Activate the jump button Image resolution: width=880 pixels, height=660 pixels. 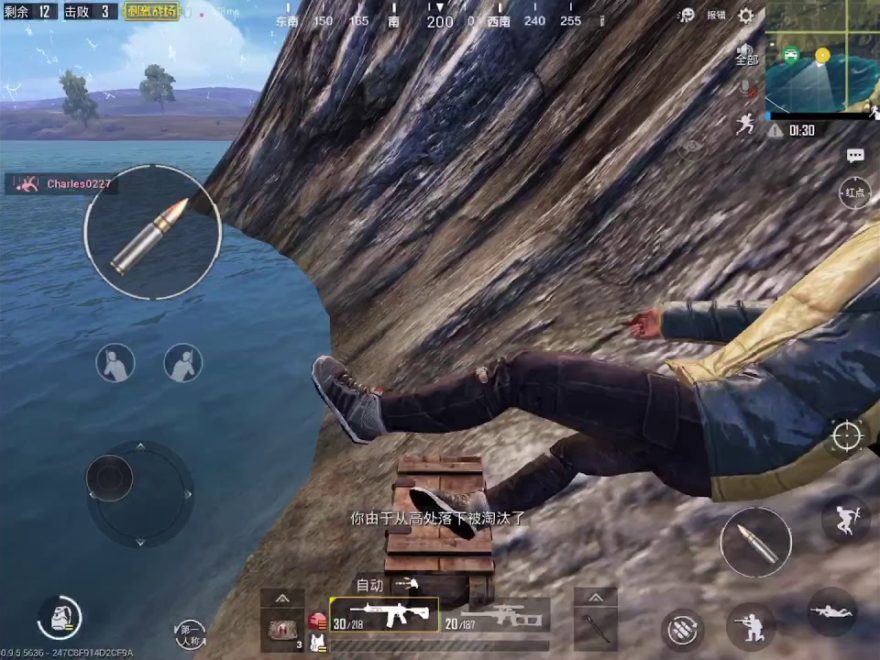click(845, 518)
